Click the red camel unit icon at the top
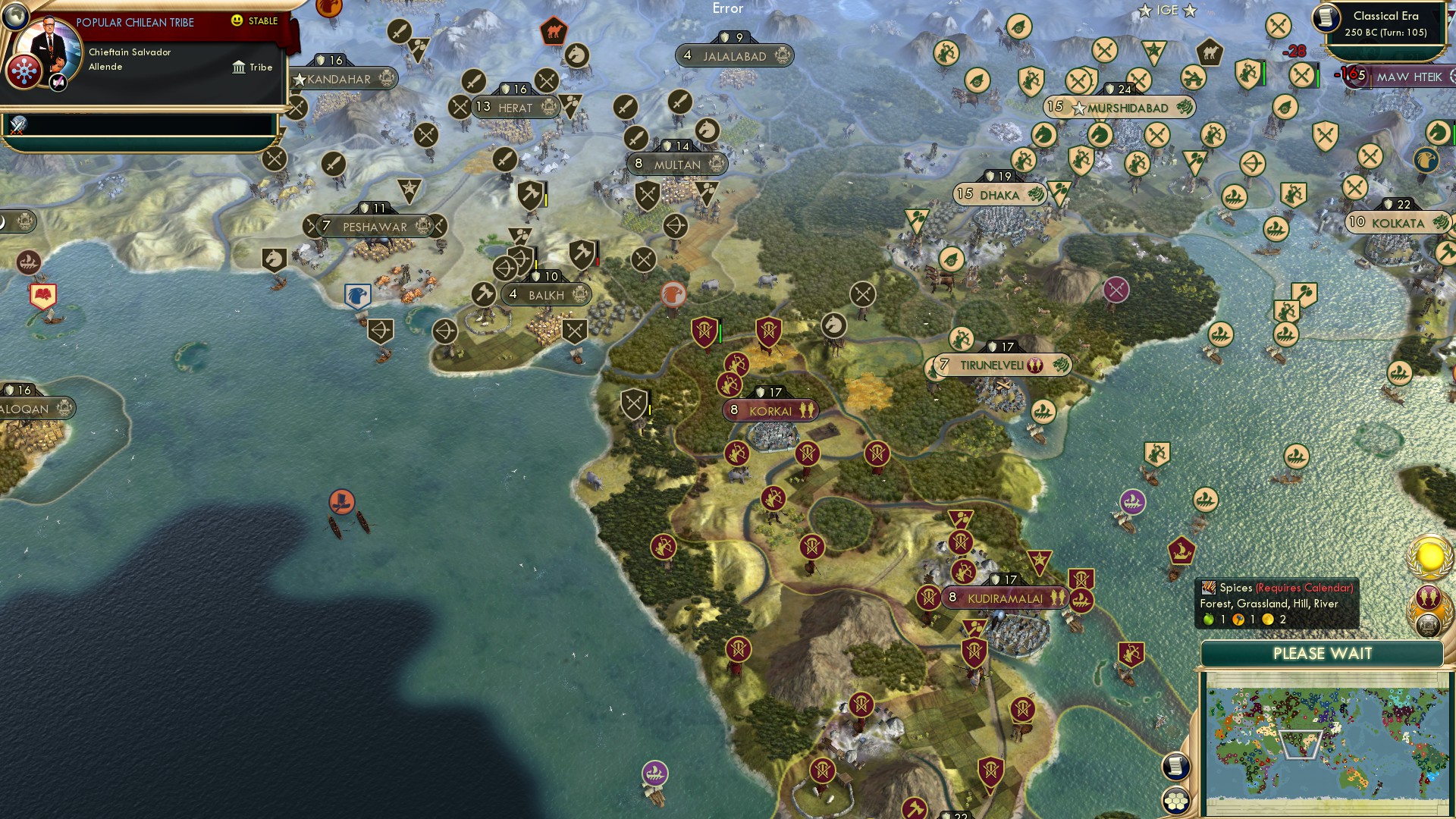Image resolution: width=1456 pixels, height=819 pixels. coord(554,28)
